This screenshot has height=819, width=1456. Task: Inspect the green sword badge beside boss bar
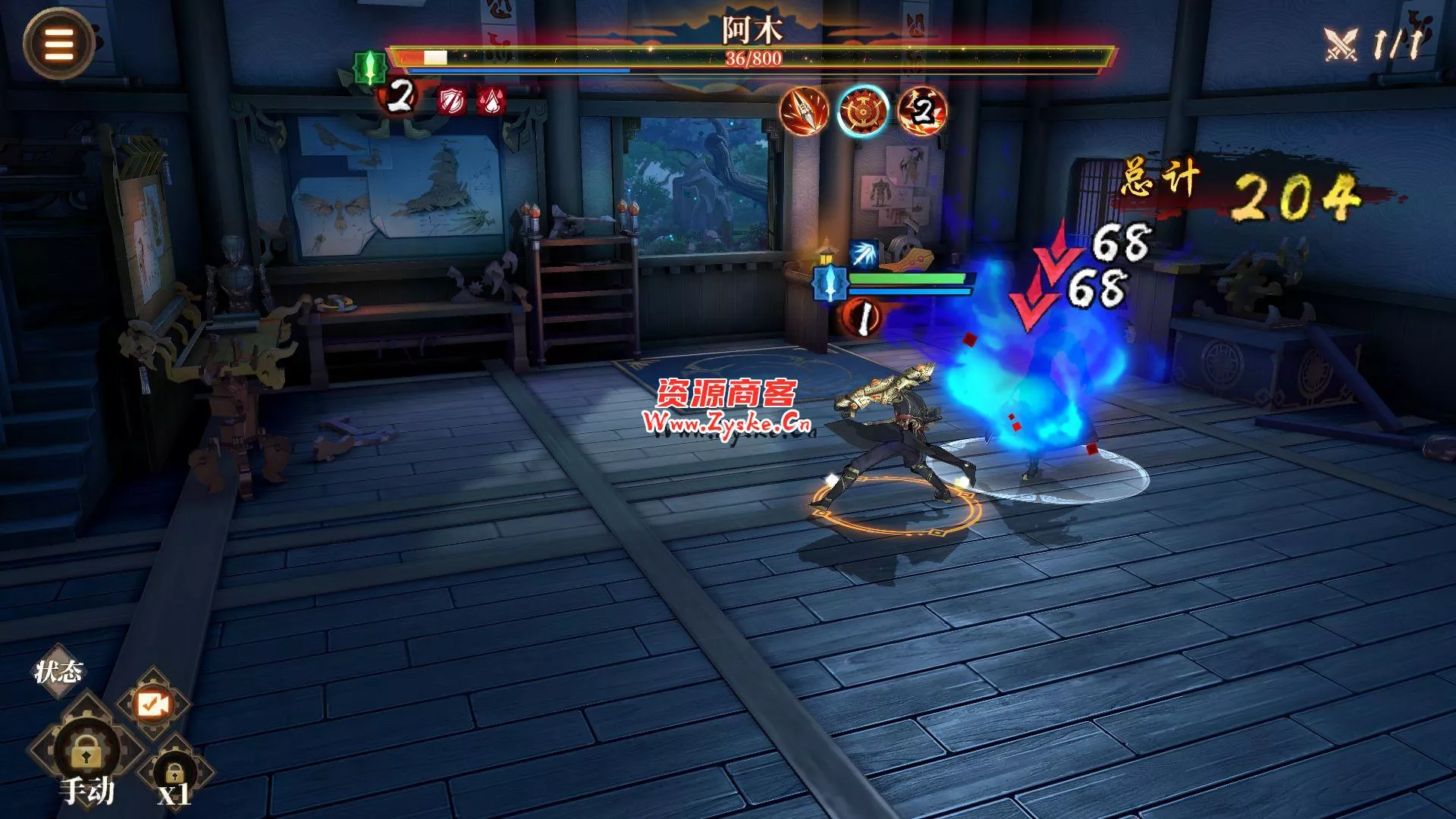coord(370,68)
